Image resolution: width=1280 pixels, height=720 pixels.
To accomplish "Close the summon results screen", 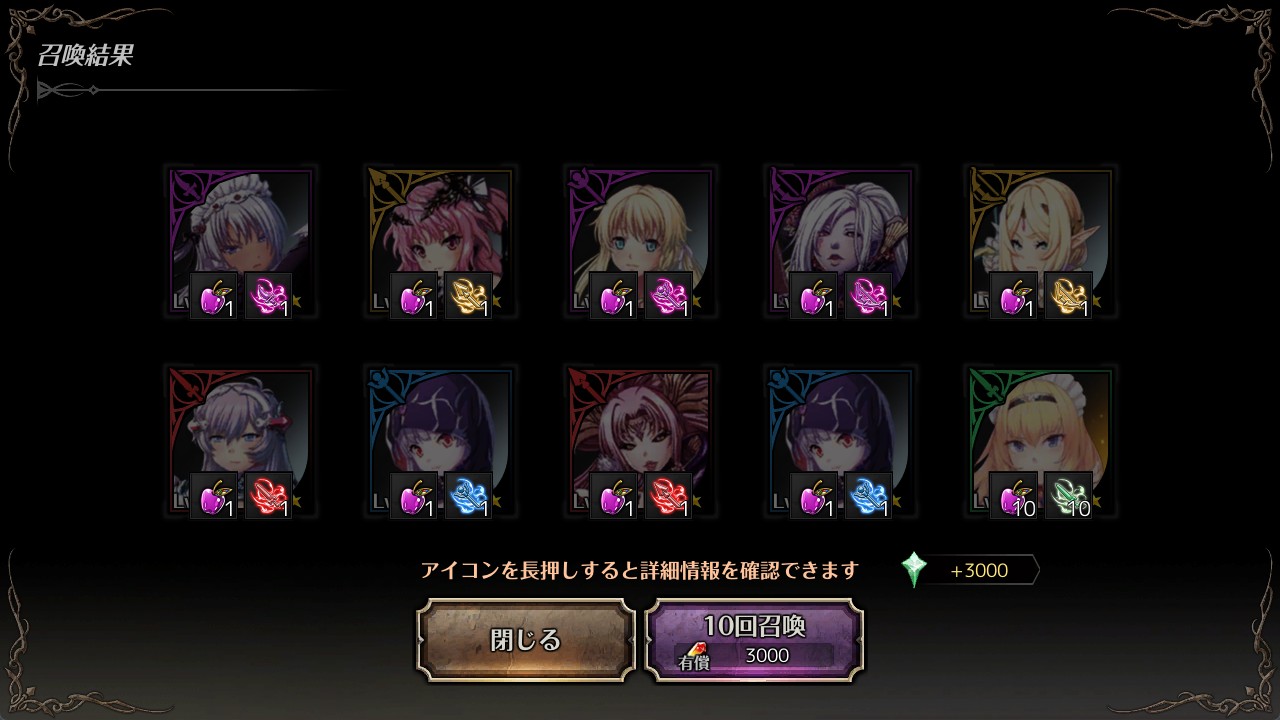I will 526,640.
